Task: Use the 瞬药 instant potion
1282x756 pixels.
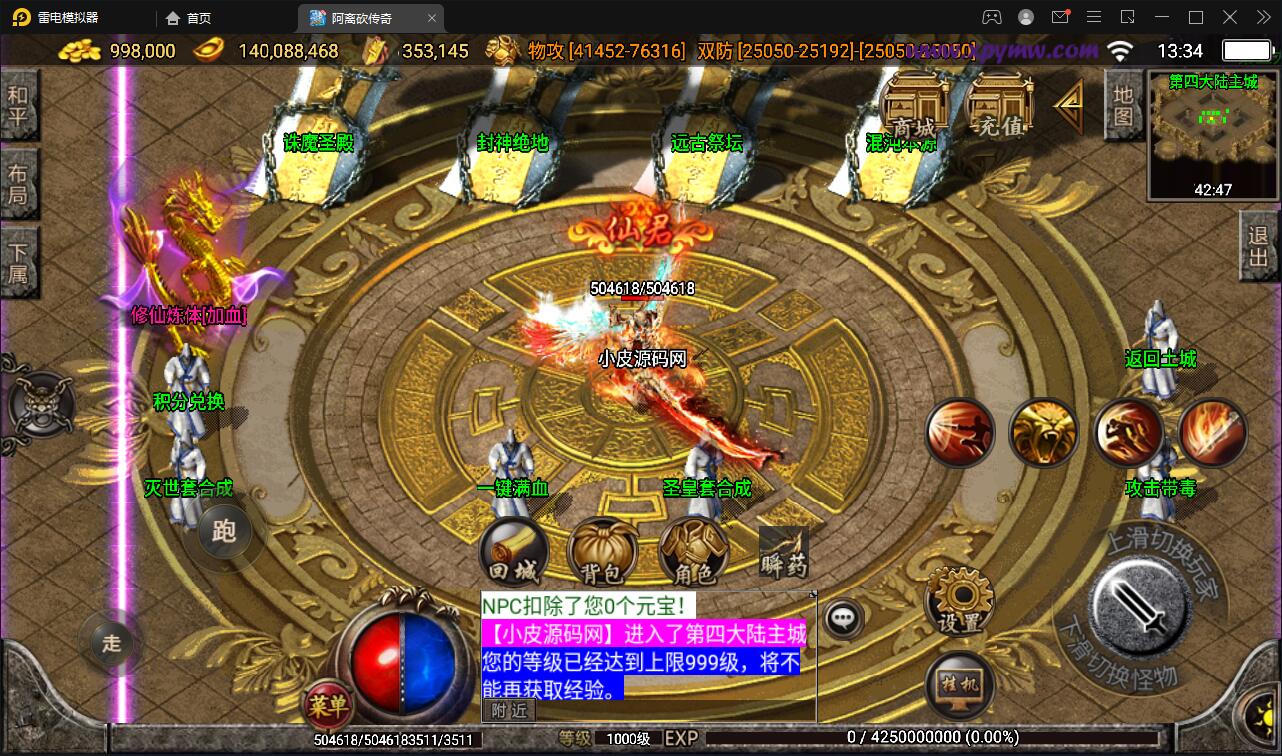Action: (783, 552)
